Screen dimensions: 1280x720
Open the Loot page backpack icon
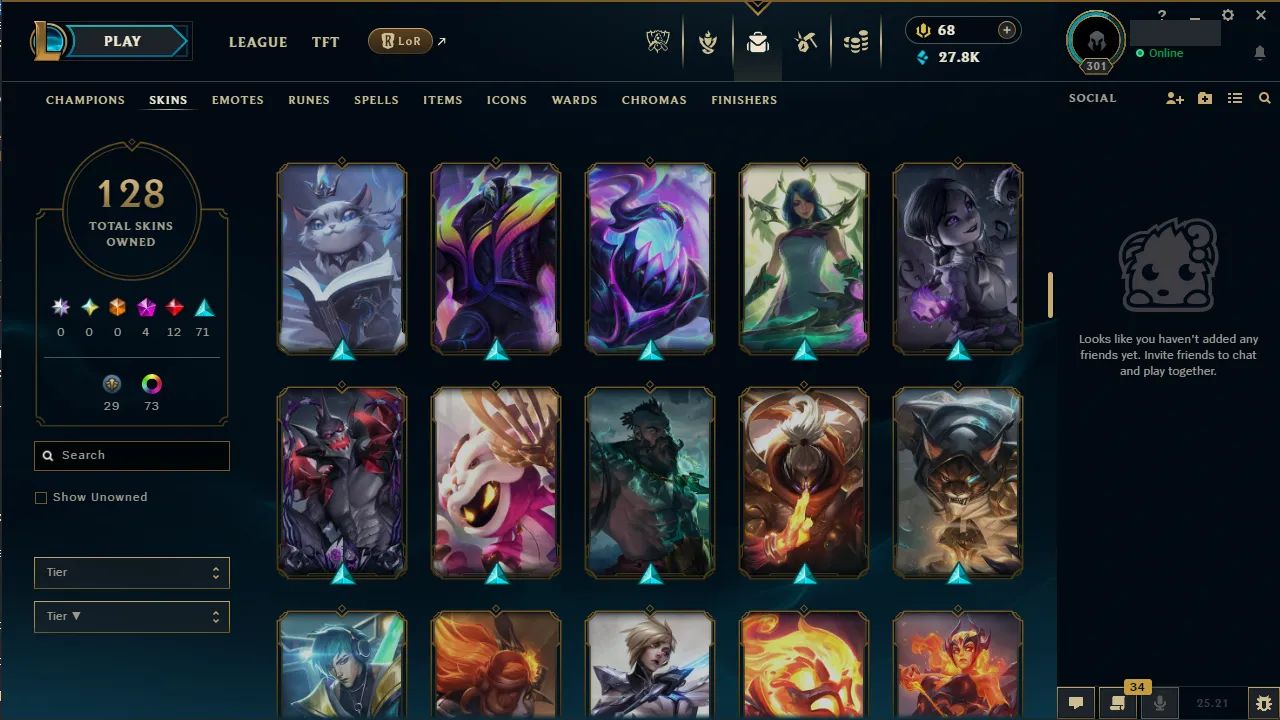(x=757, y=42)
